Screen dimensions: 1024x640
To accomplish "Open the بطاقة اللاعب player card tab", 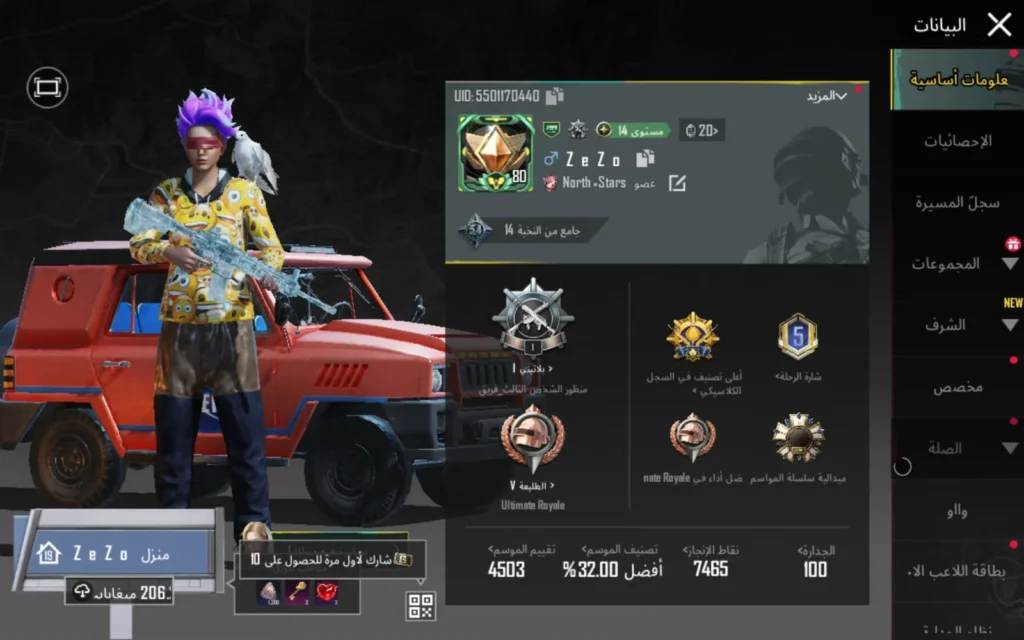I will 957,572.
